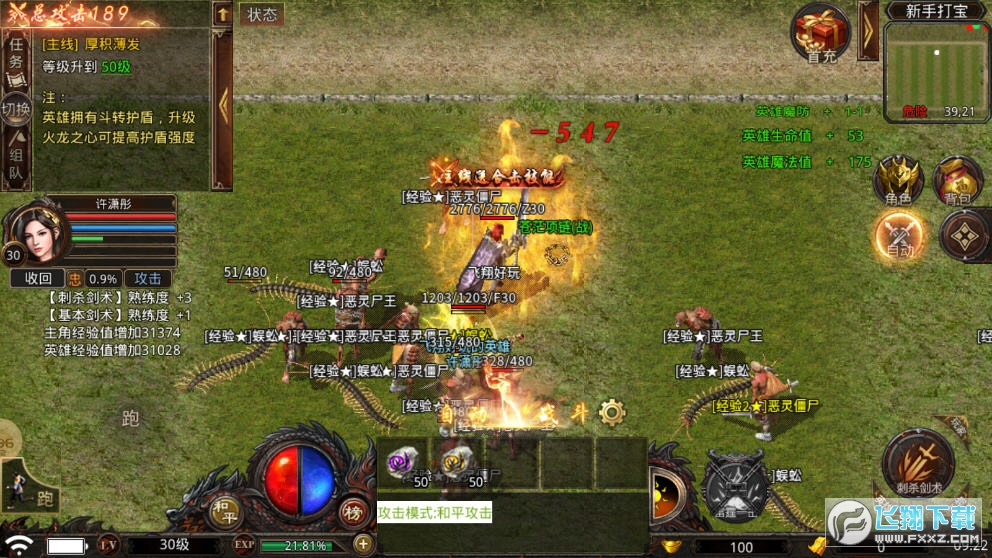Use the 刺杀剑术 skill

tap(917, 463)
